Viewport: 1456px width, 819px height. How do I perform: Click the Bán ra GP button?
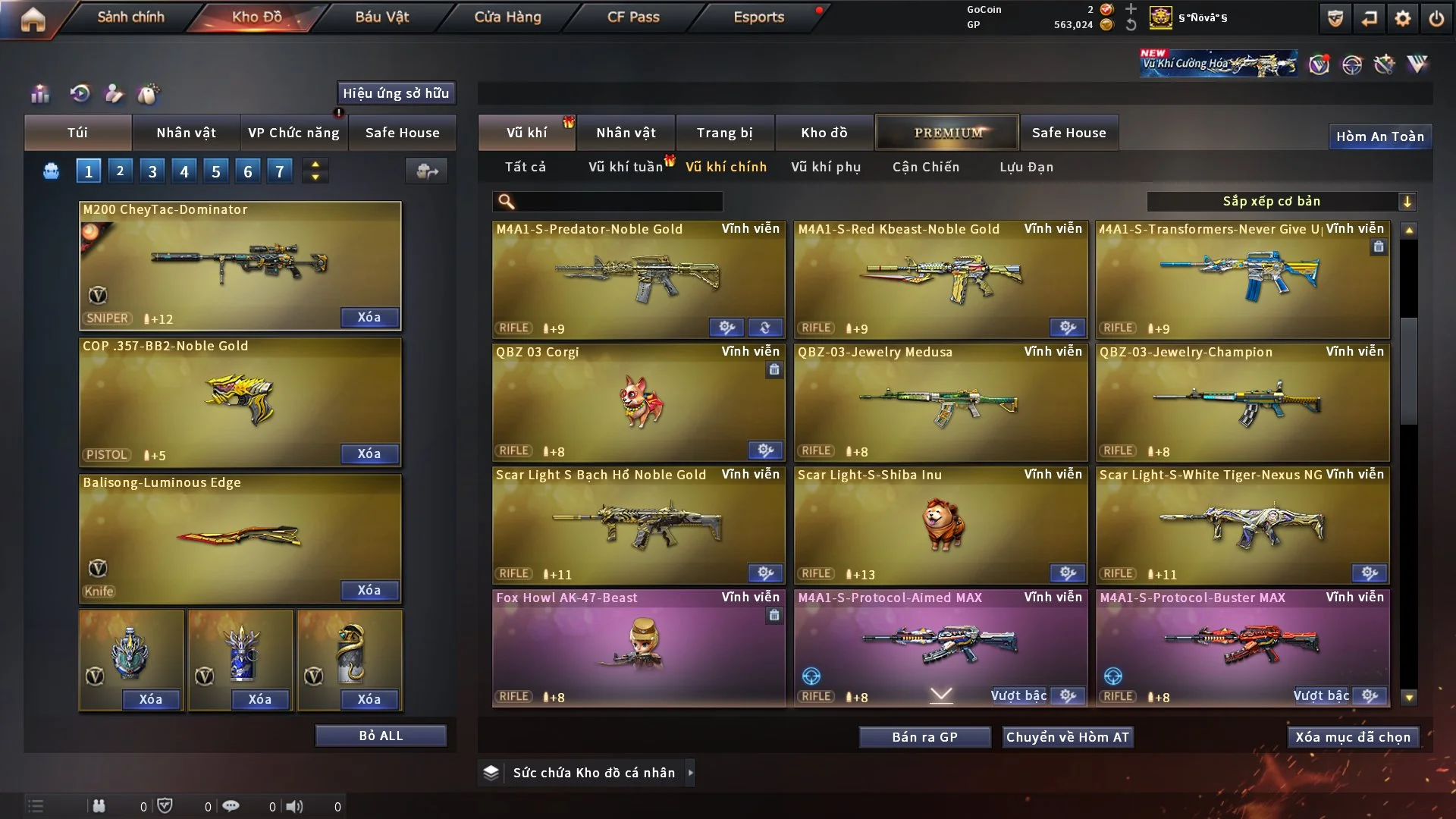pos(924,737)
